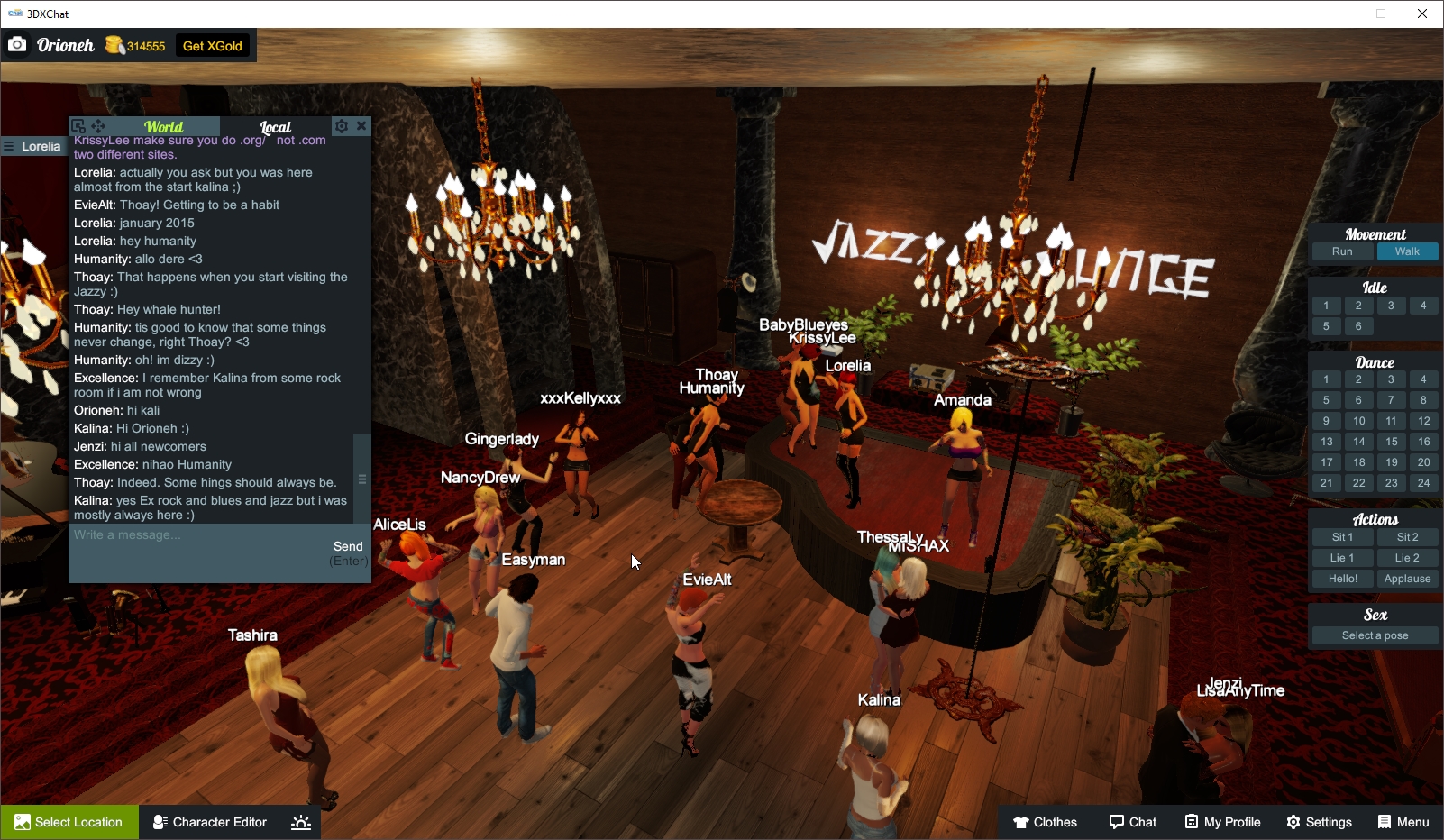Open Chat from the bottom toolbar

tap(1133, 821)
